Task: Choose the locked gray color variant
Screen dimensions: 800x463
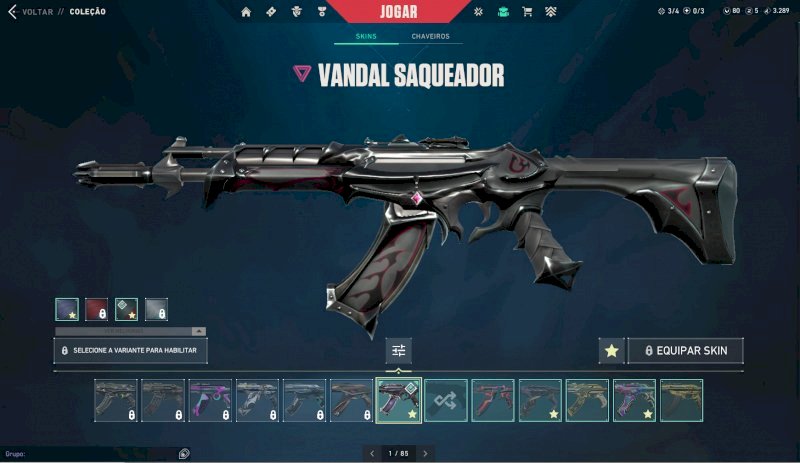Action: (156, 309)
